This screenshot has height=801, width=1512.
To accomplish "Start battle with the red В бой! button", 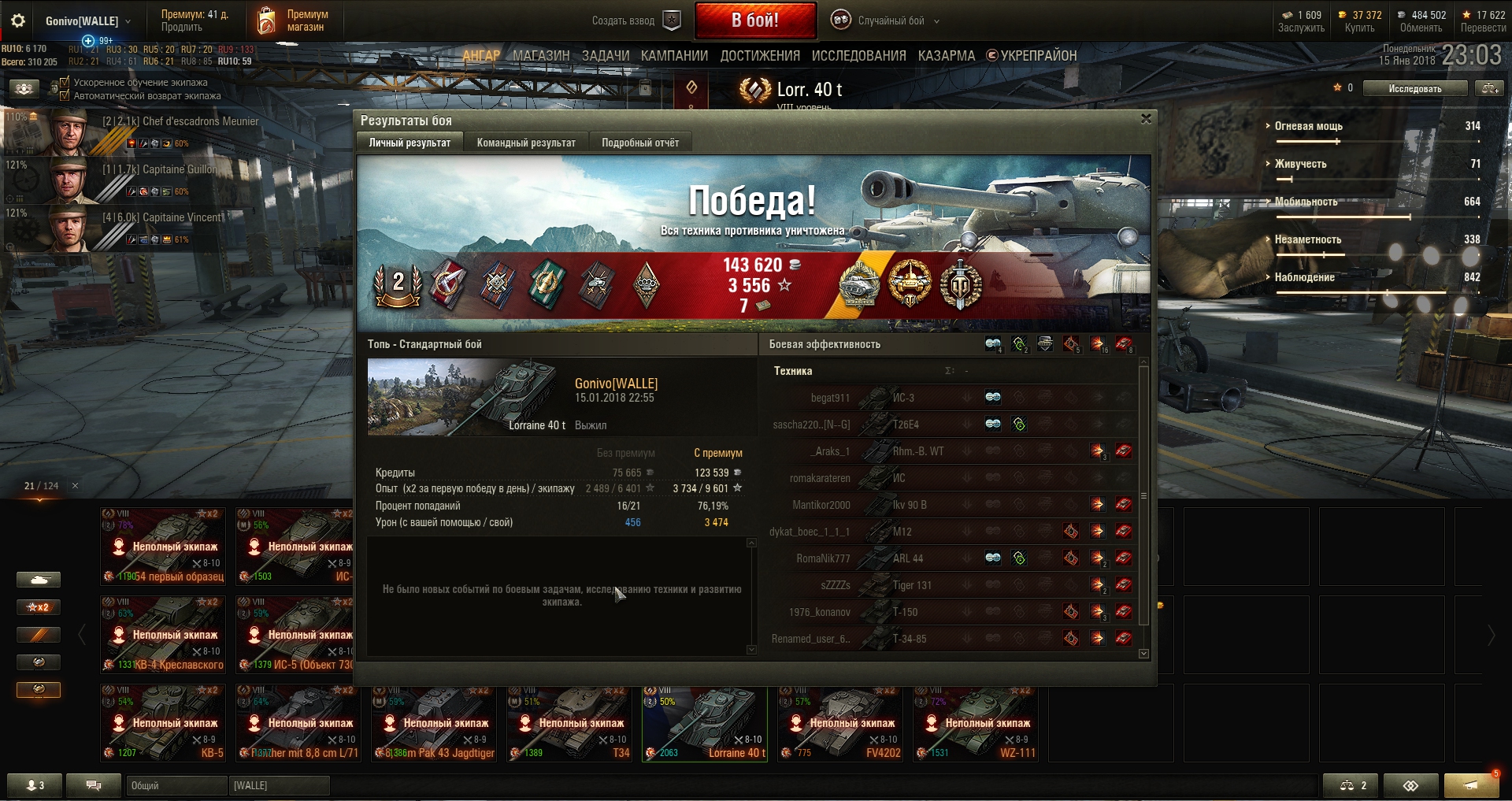I will tap(754, 20).
